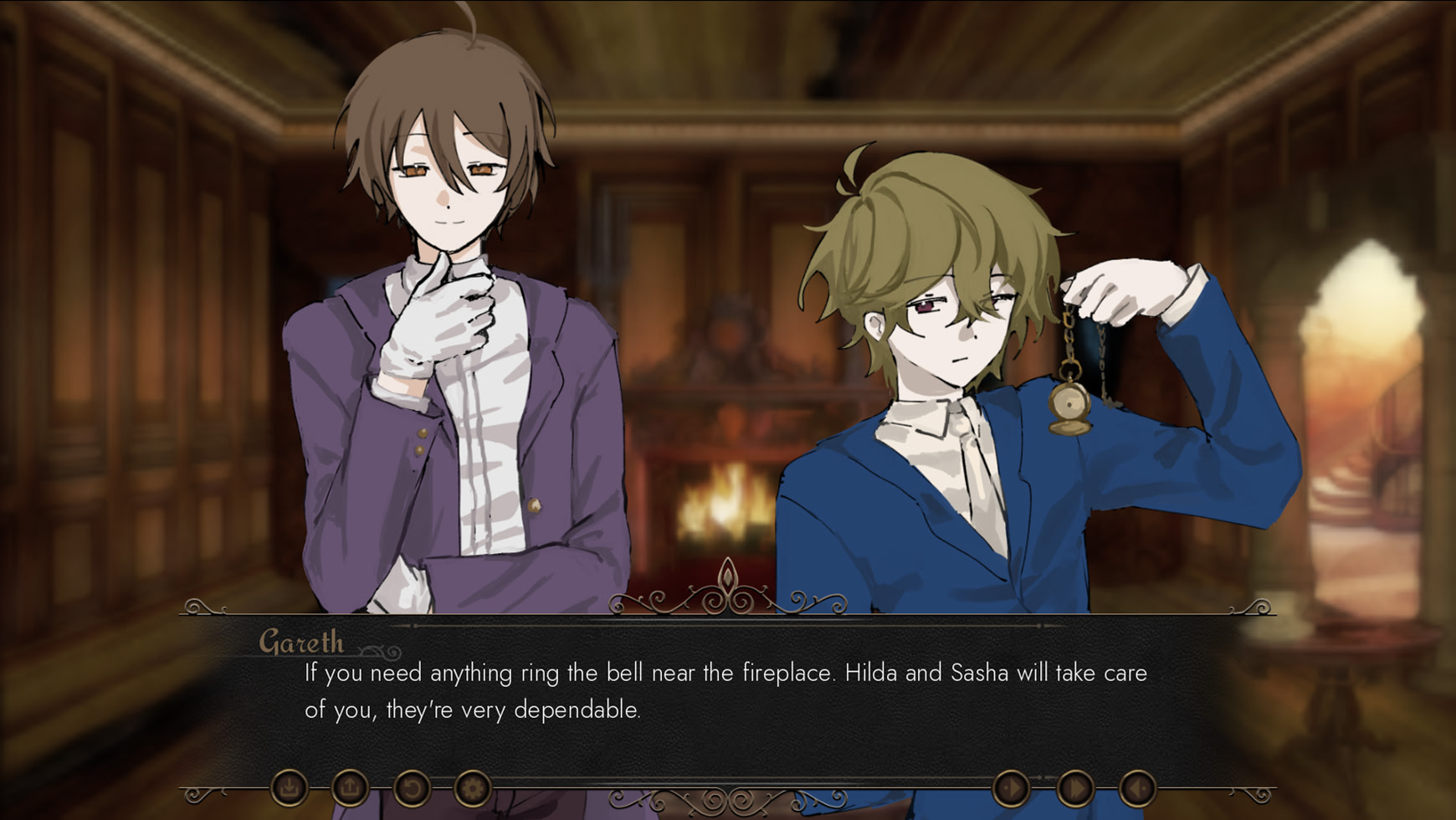1456x820 pixels.
Task: Open settings via the gear icon
Action: point(473,787)
